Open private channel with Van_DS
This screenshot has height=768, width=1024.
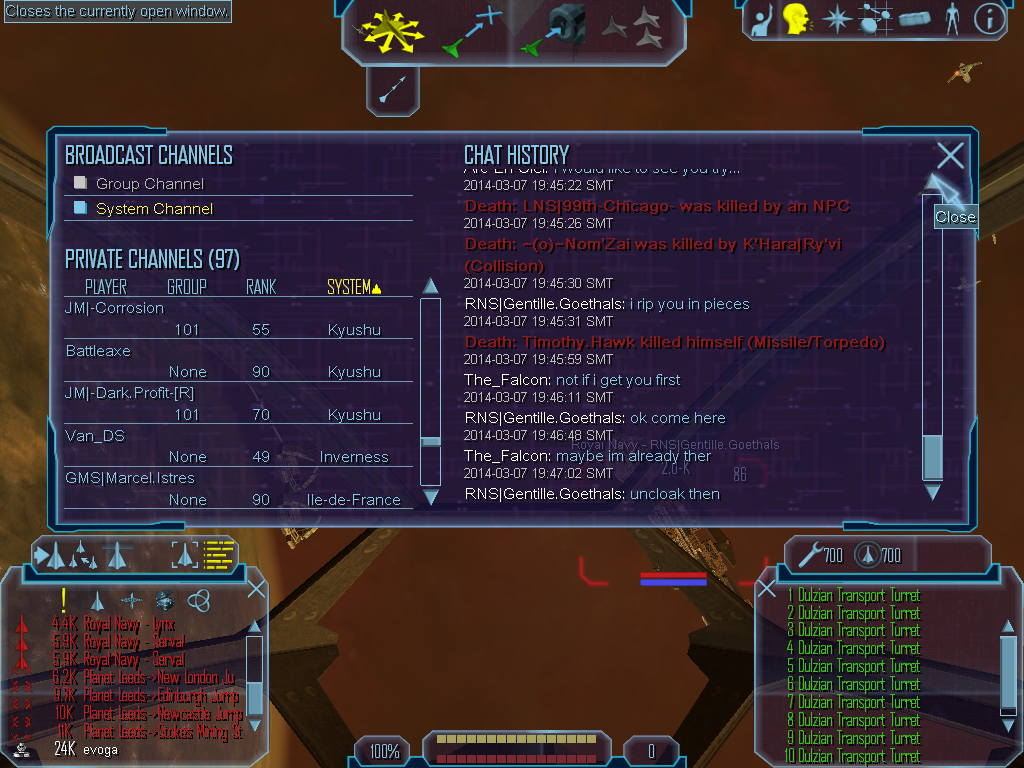click(x=93, y=436)
